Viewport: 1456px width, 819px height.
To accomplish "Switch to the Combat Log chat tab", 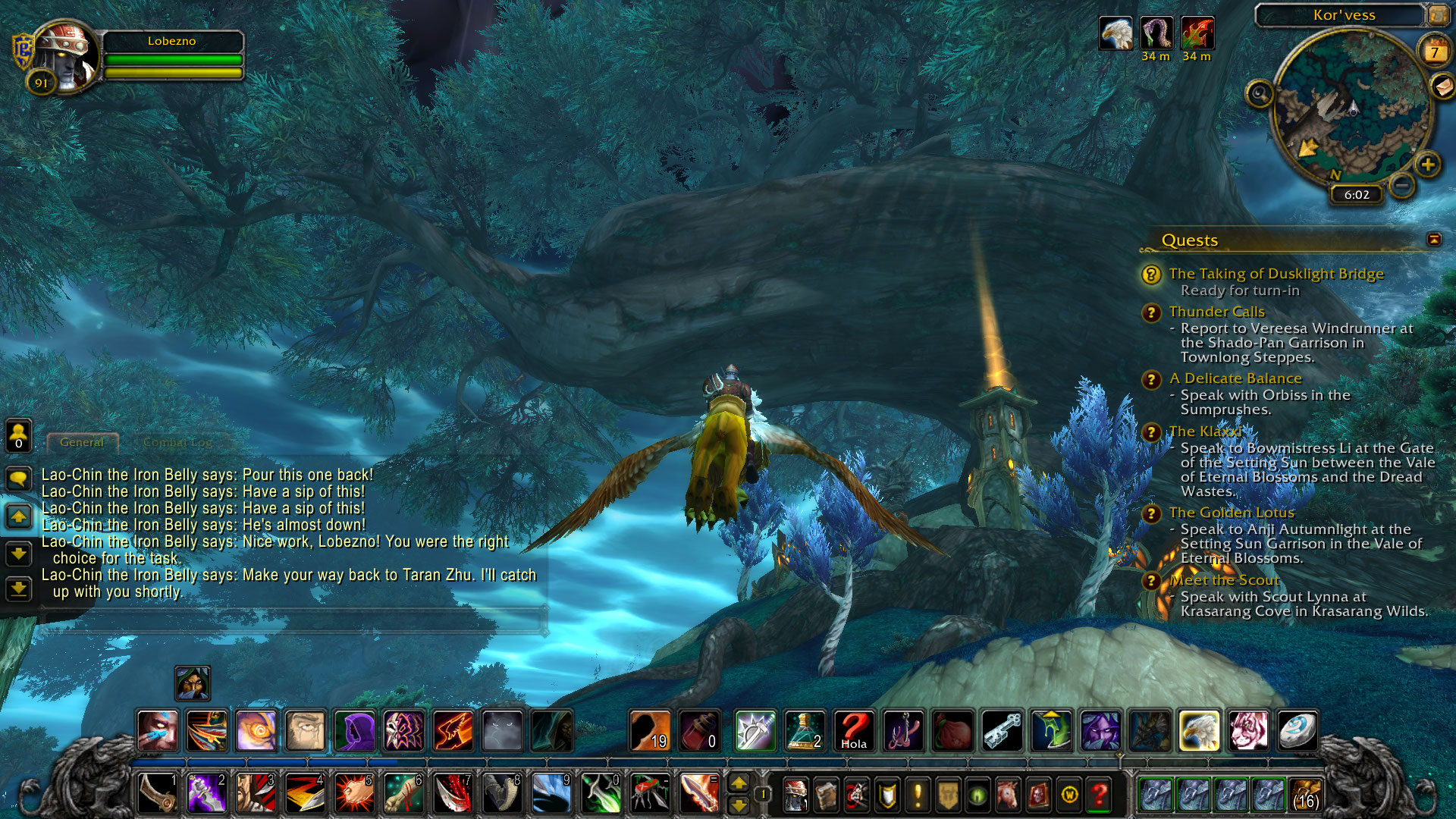I will tap(177, 442).
